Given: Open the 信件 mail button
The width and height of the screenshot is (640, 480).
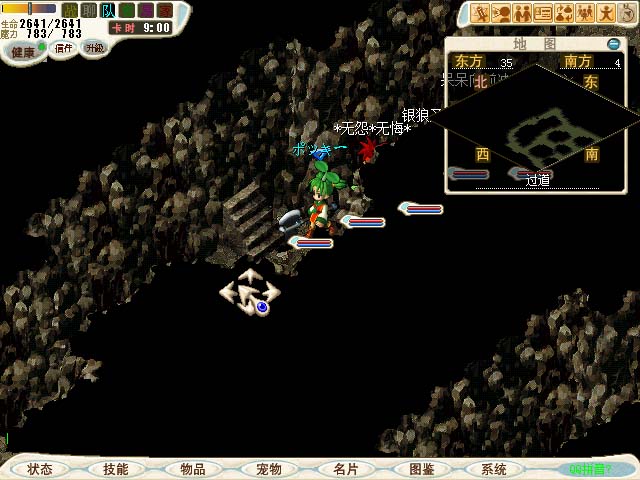Looking at the screenshot, I should pyautogui.click(x=63, y=48).
